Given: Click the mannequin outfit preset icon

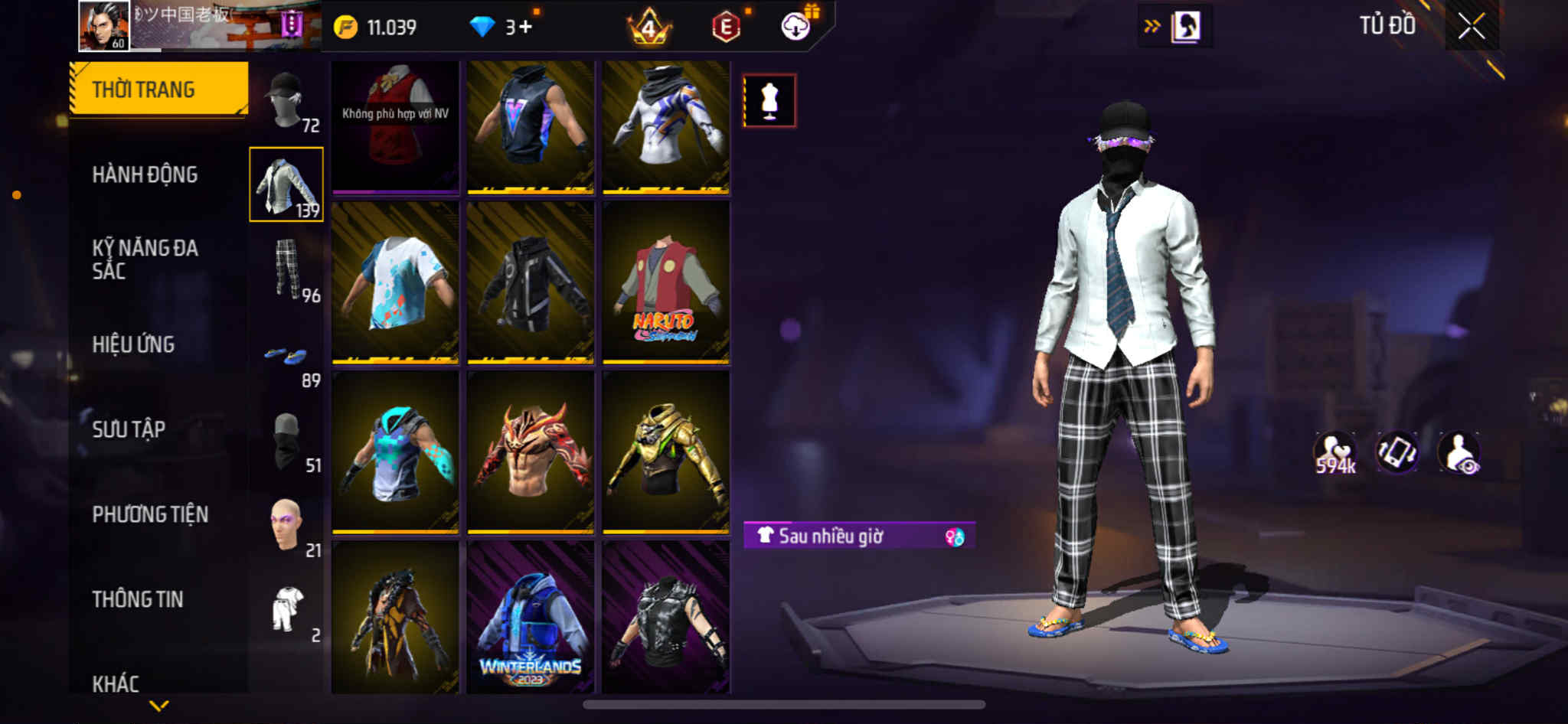Looking at the screenshot, I should pyautogui.click(x=769, y=100).
